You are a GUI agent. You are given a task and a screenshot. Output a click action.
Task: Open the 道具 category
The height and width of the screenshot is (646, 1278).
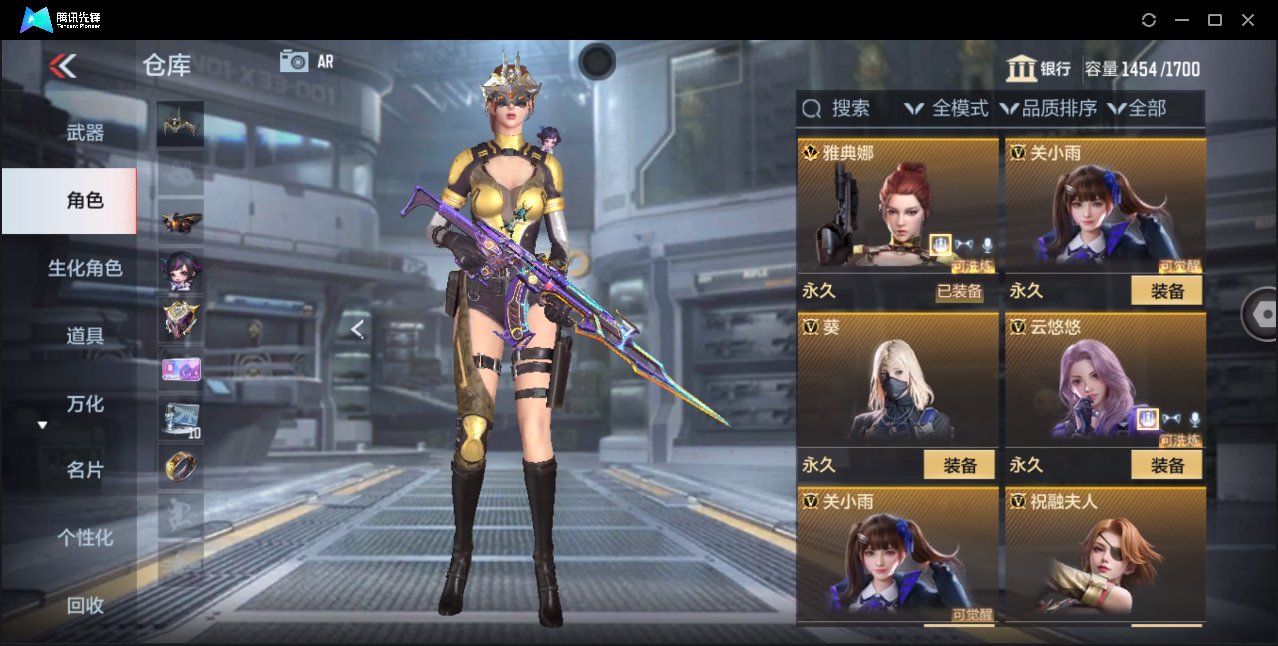pos(85,336)
